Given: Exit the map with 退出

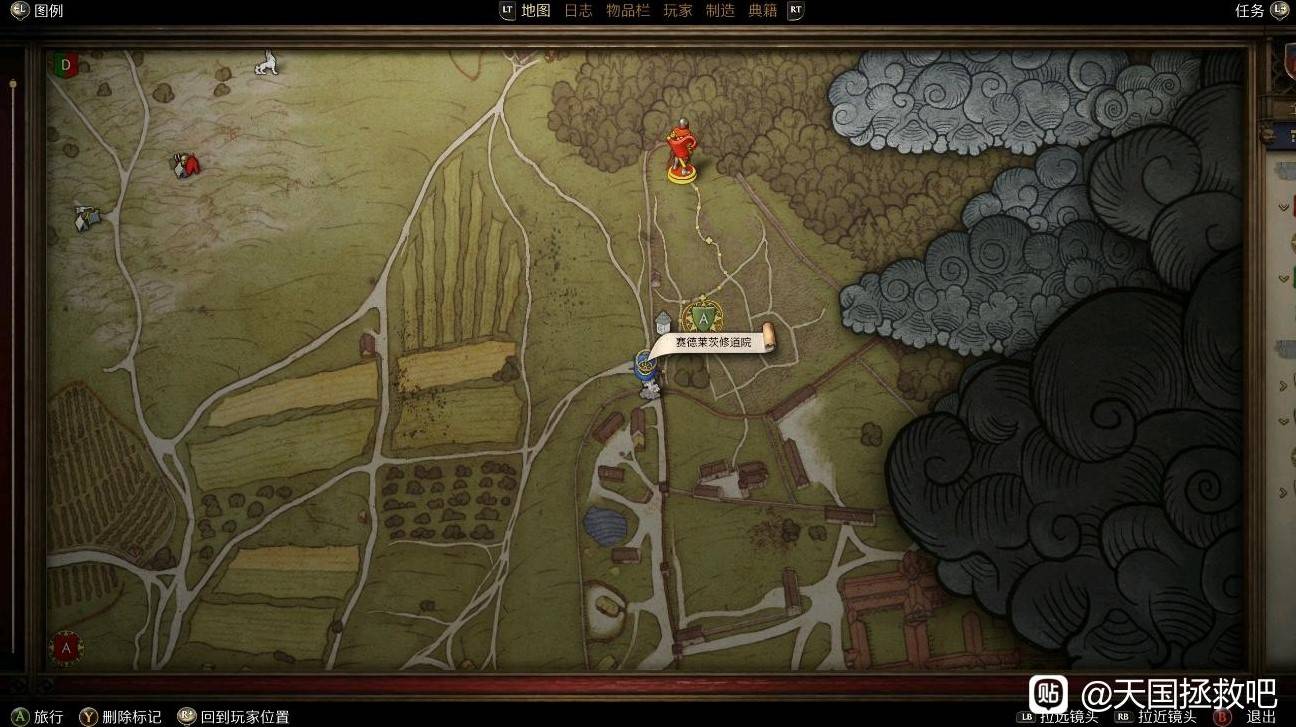Looking at the screenshot, I should (1260, 716).
